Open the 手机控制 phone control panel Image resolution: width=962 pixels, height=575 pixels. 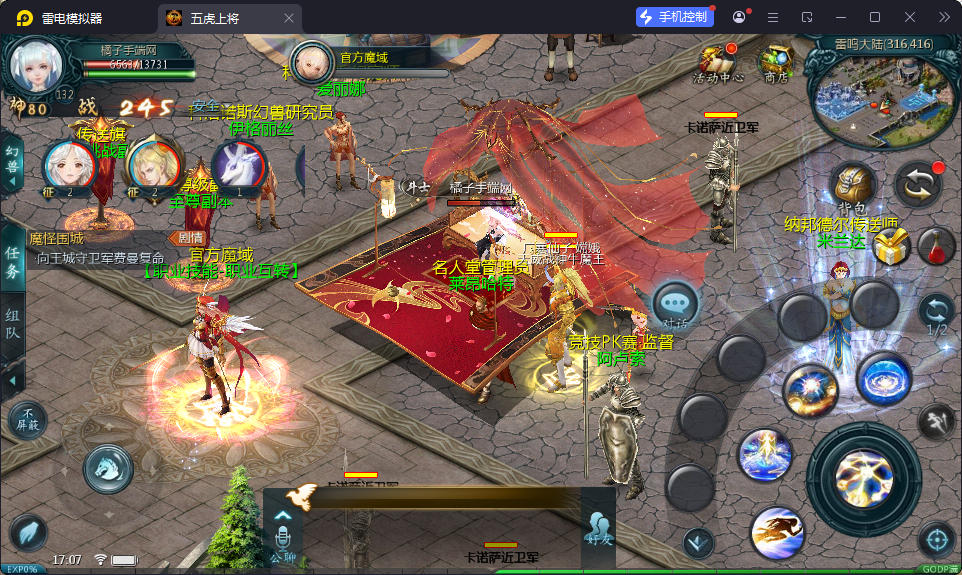pyautogui.click(x=674, y=17)
